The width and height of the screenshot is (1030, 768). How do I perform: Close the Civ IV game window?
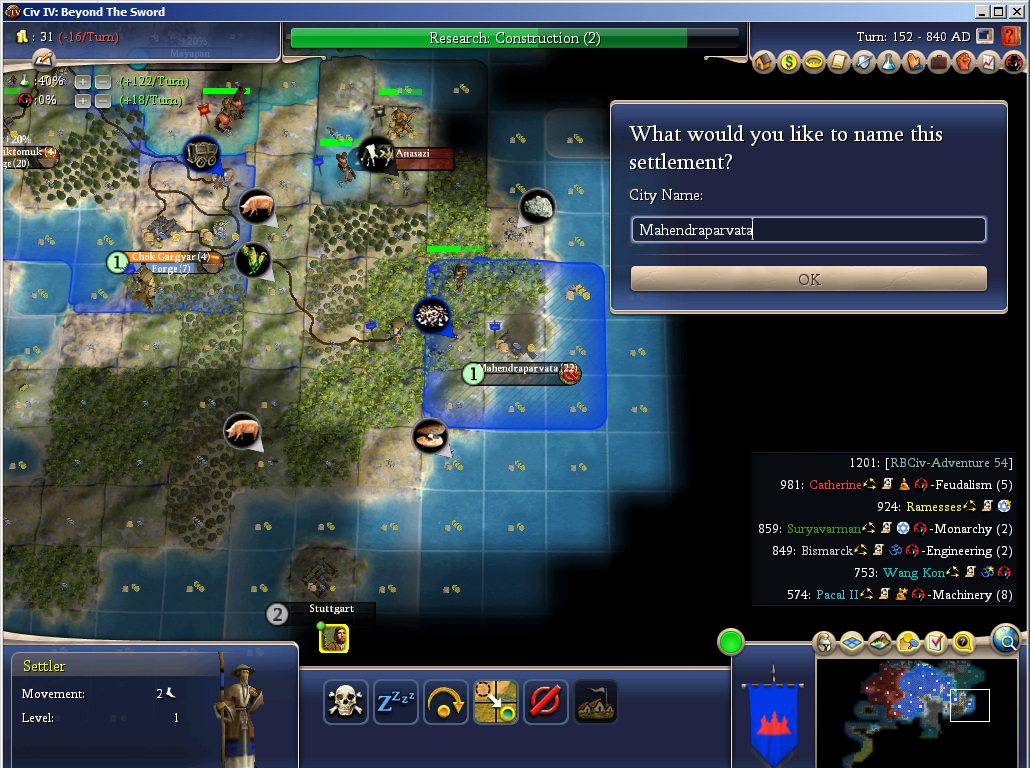(x=1017, y=12)
